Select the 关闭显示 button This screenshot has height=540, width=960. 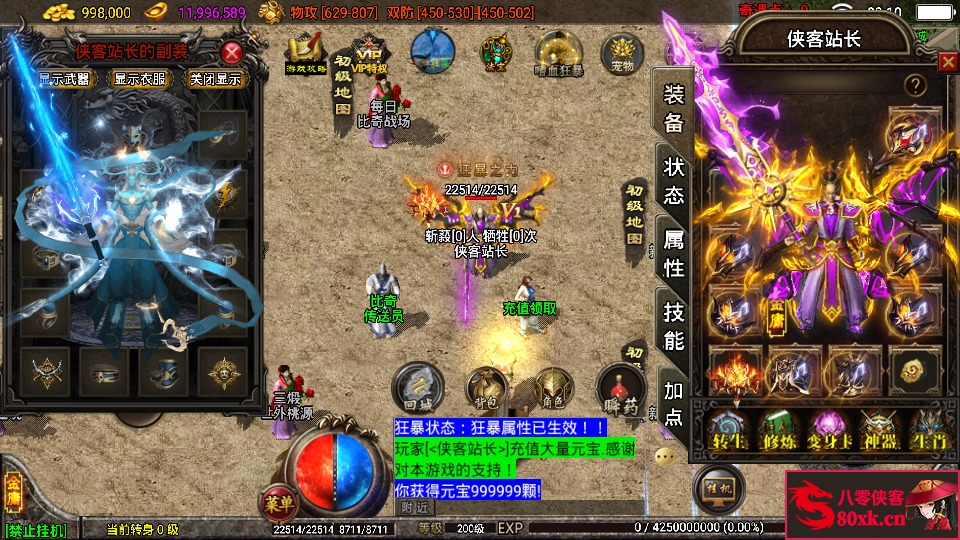point(216,79)
